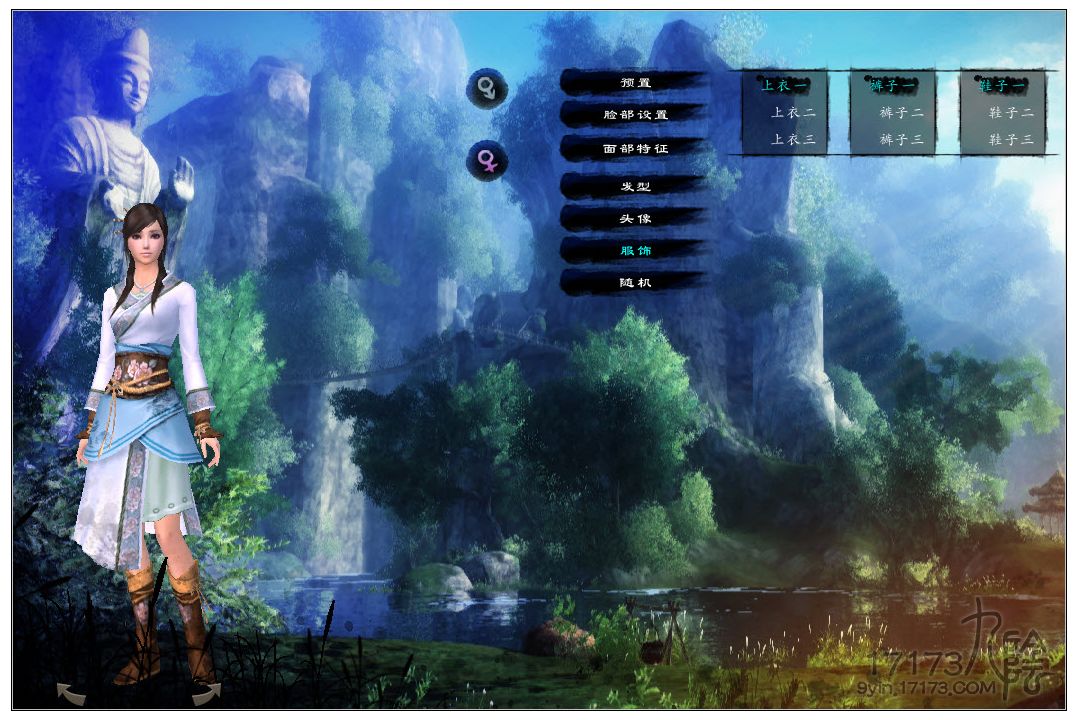This screenshot has height=720, width=1078.
Task: Choose the 发型 hairstyle menu entry
Action: tap(634, 187)
